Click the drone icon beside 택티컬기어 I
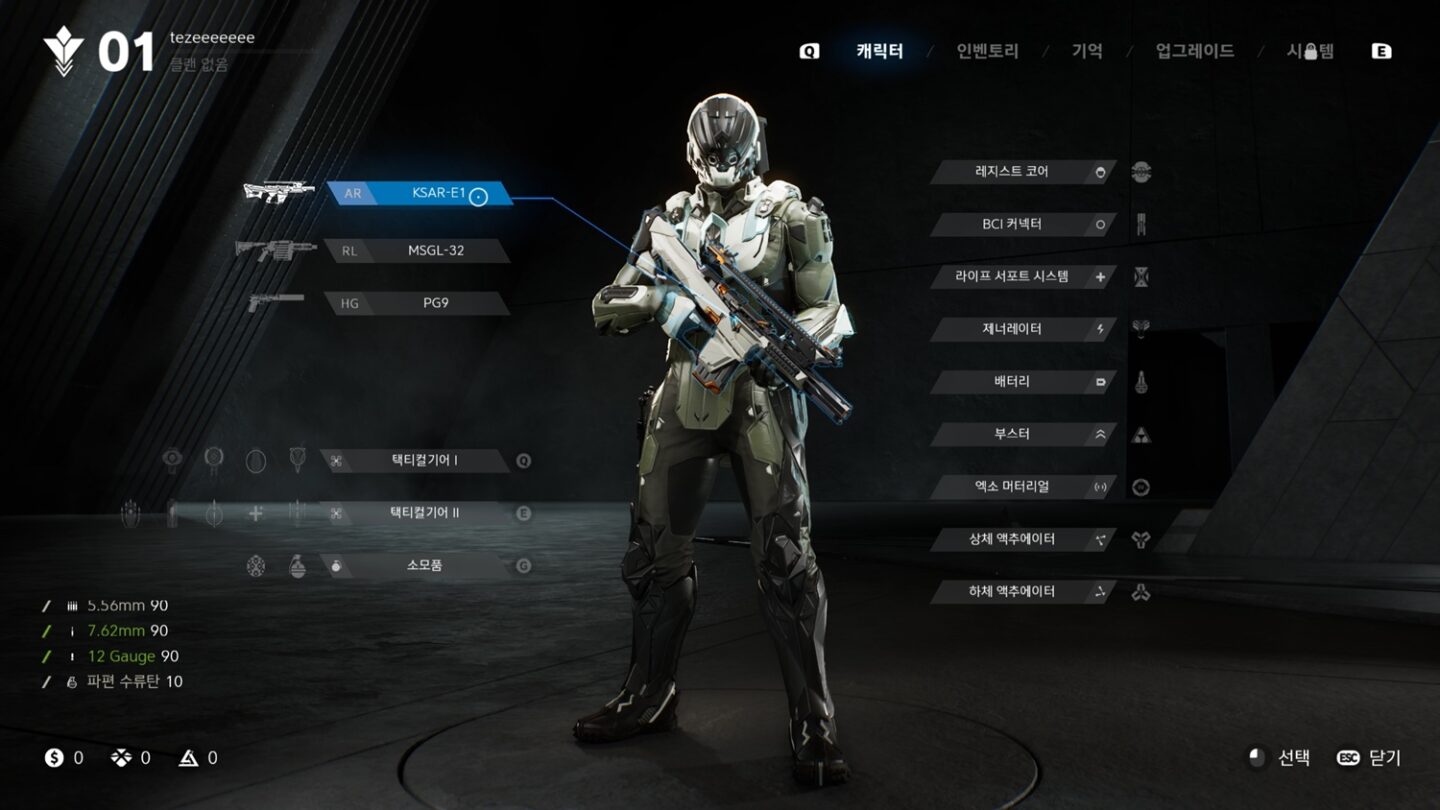 (x=336, y=461)
